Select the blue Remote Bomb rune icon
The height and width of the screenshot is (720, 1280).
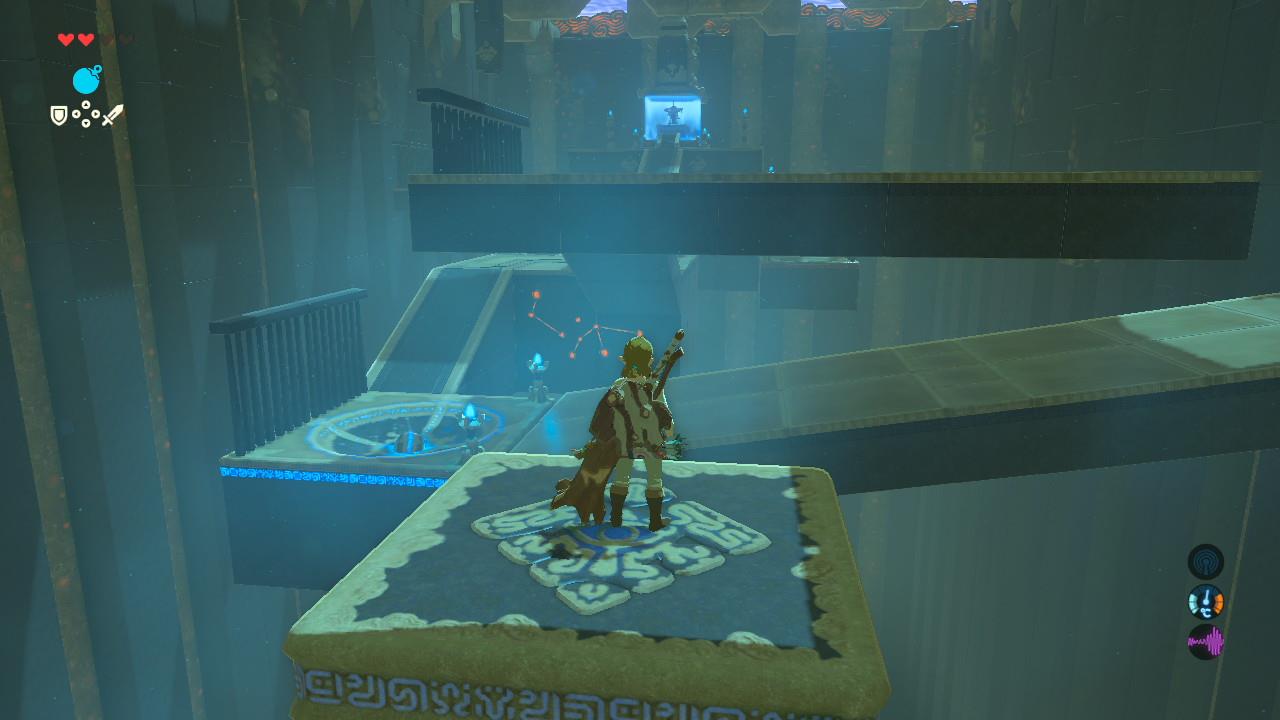click(86, 80)
